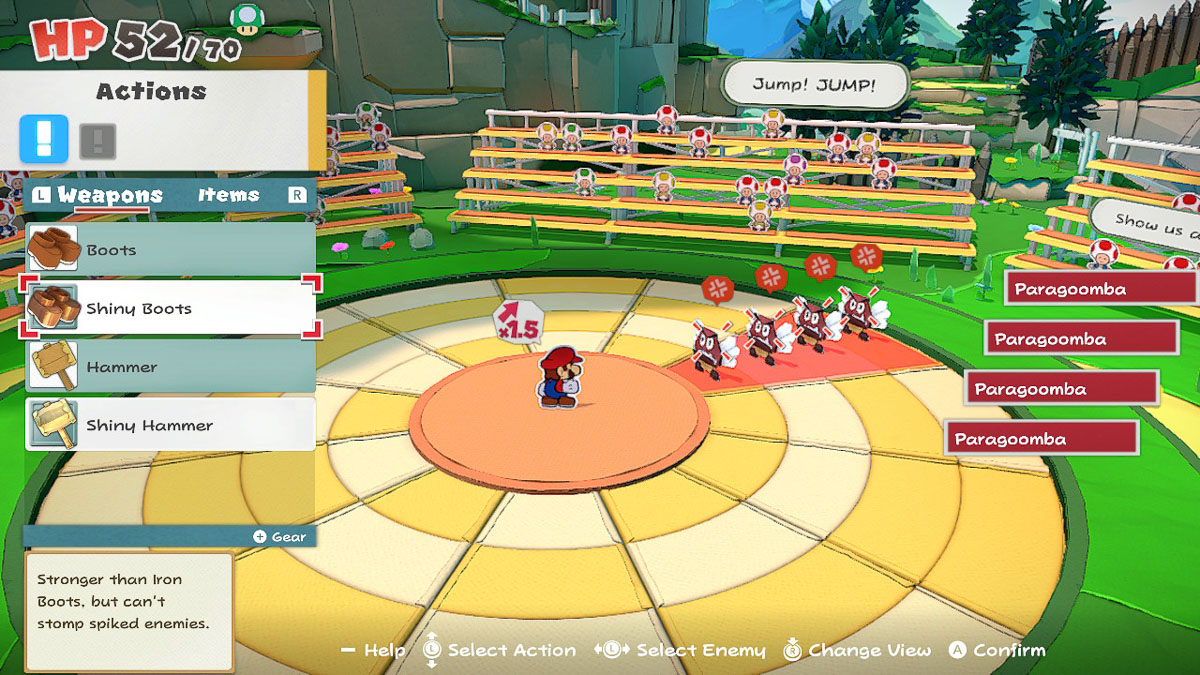This screenshot has height=675, width=1200.
Task: Open the Items tab
Action: click(228, 195)
